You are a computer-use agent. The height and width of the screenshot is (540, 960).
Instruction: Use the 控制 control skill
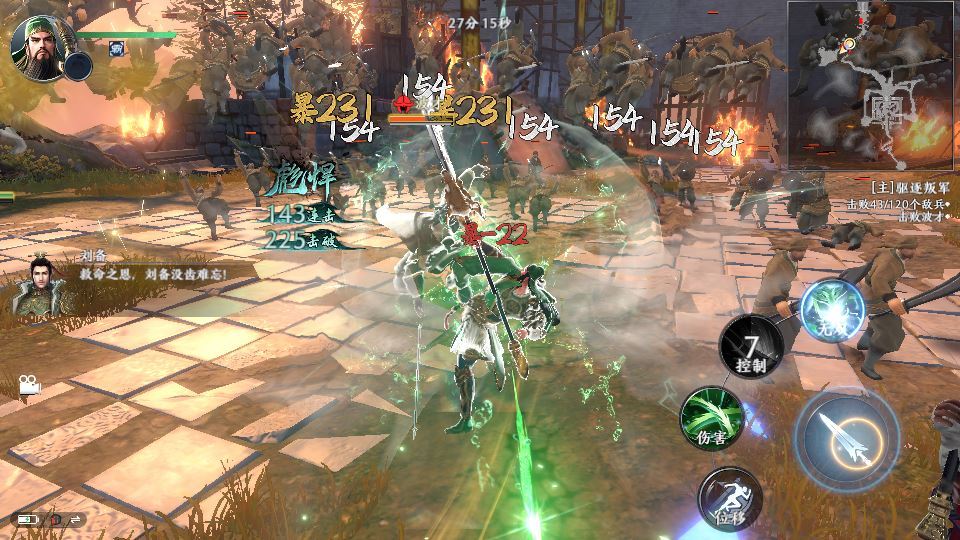coord(752,346)
